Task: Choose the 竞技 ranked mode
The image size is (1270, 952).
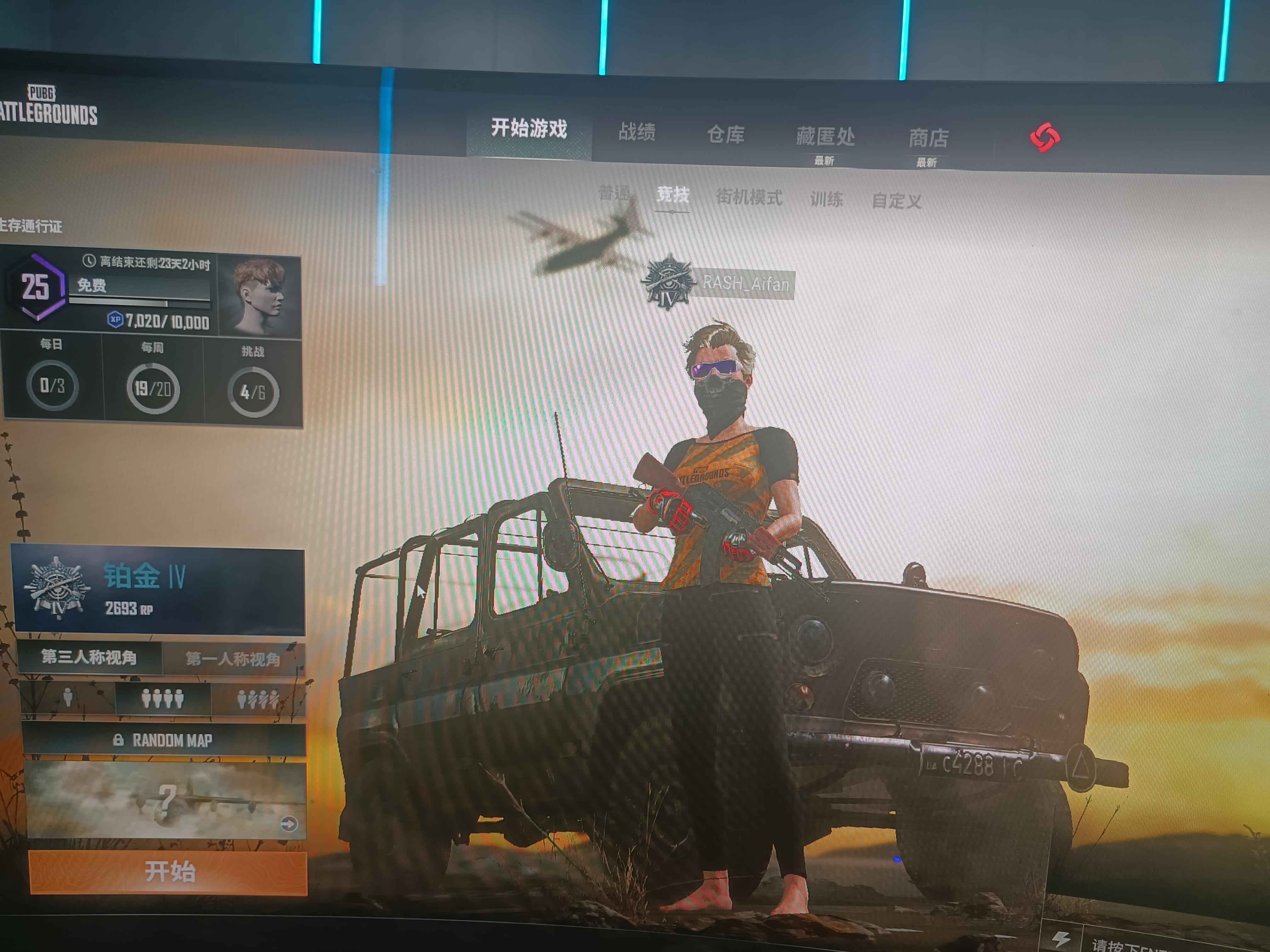Action: coord(672,195)
